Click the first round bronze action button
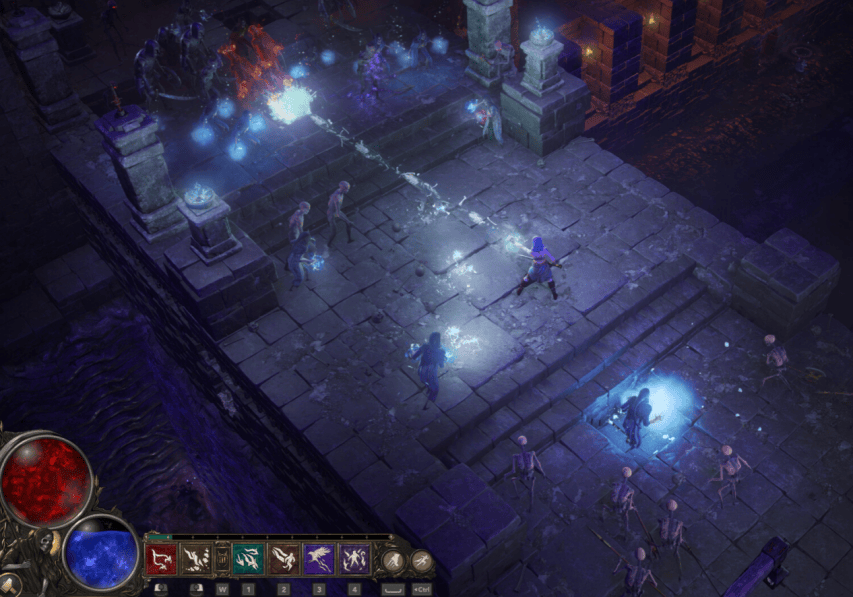 [394, 560]
